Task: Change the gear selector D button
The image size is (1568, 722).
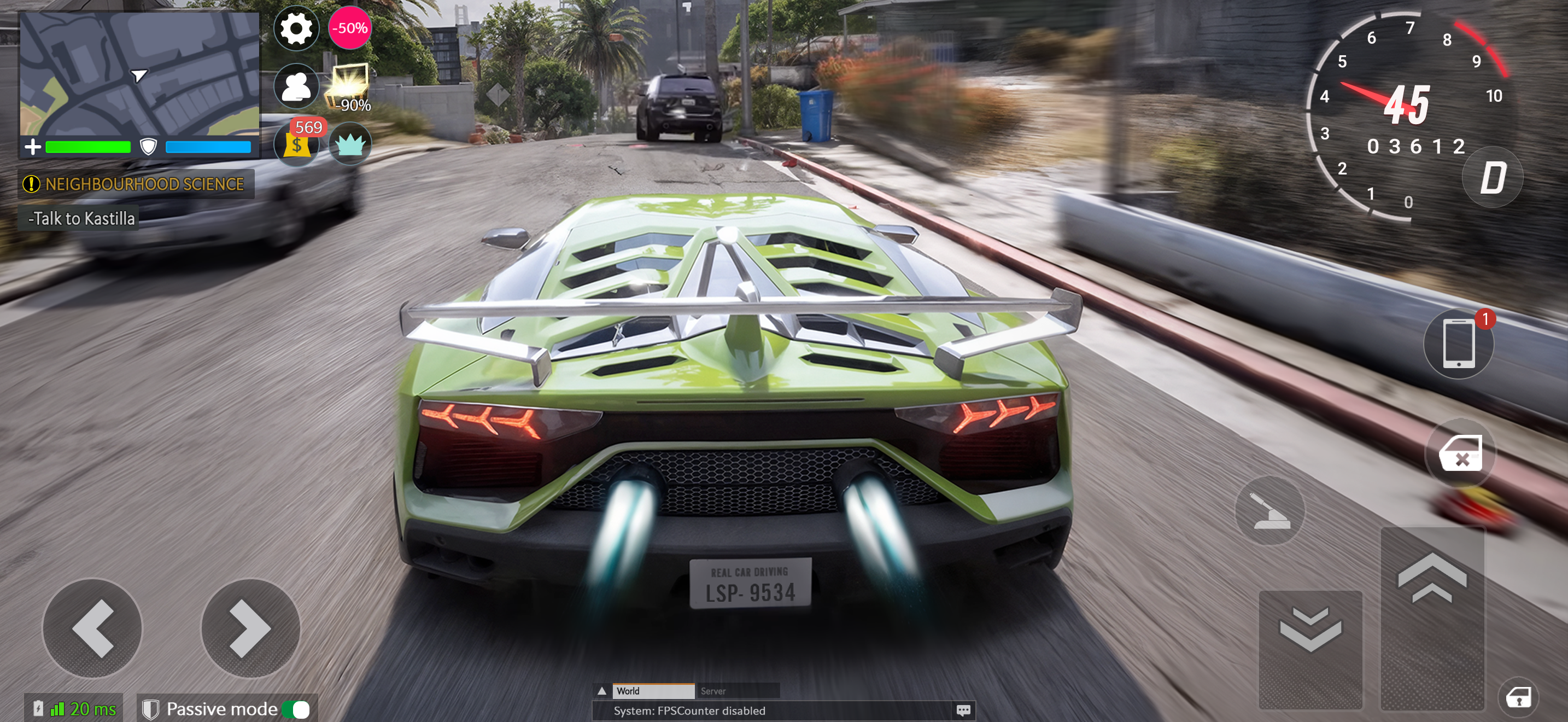Action: coord(1493,178)
